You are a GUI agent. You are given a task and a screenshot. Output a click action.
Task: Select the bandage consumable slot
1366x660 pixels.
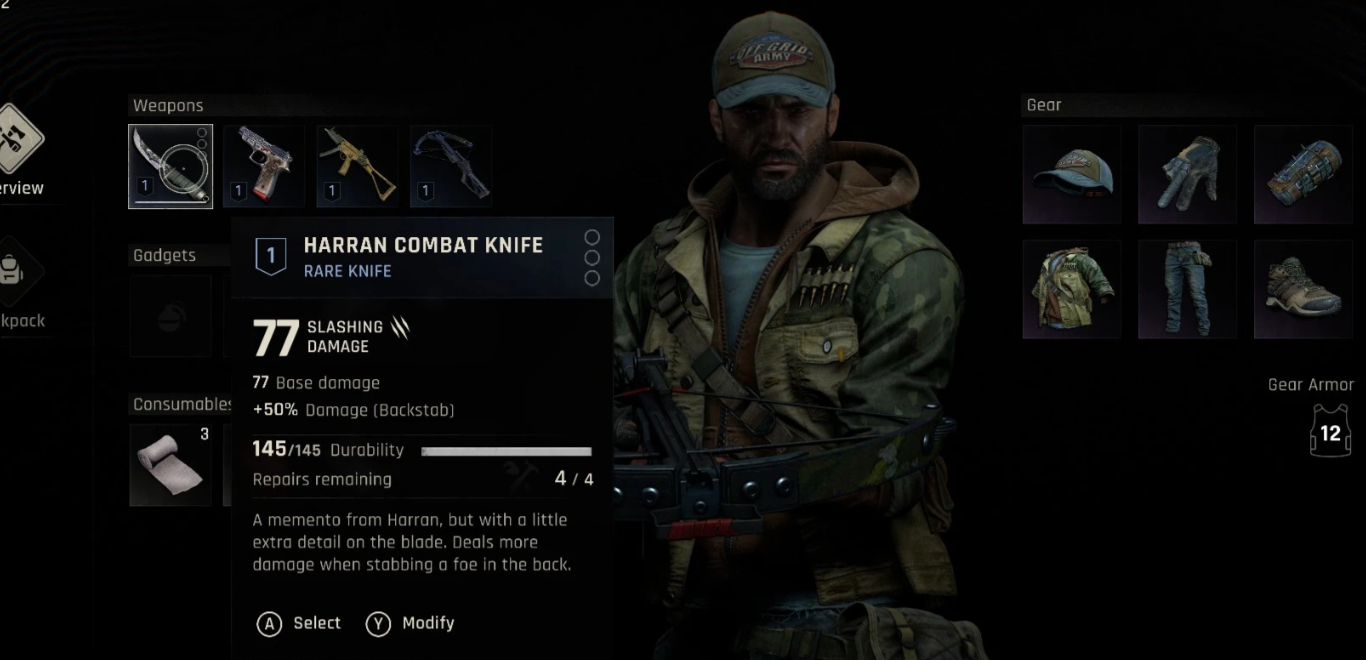(x=170, y=464)
